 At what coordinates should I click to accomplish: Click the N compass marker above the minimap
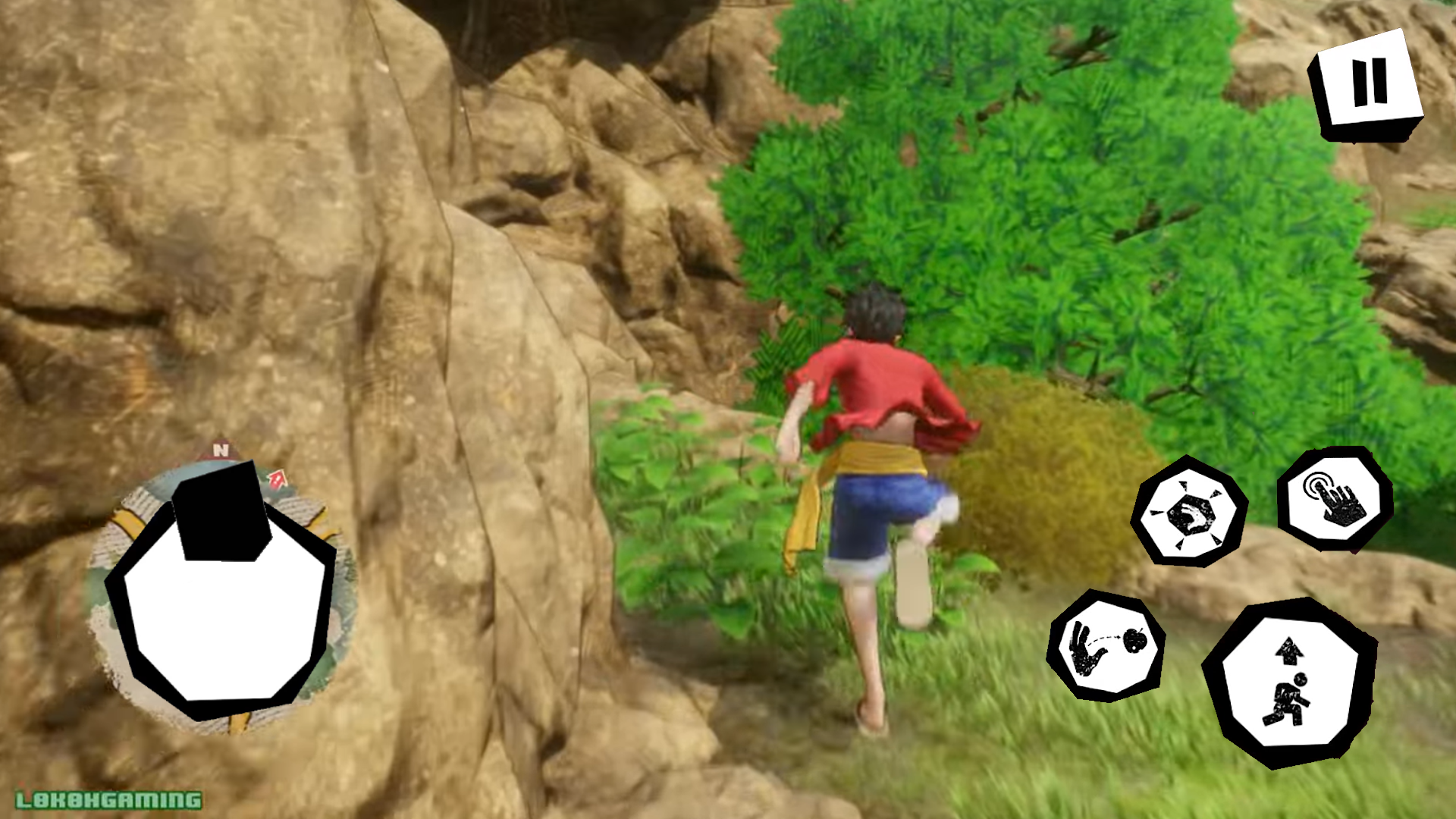pyautogui.click(x=220, y=451)
